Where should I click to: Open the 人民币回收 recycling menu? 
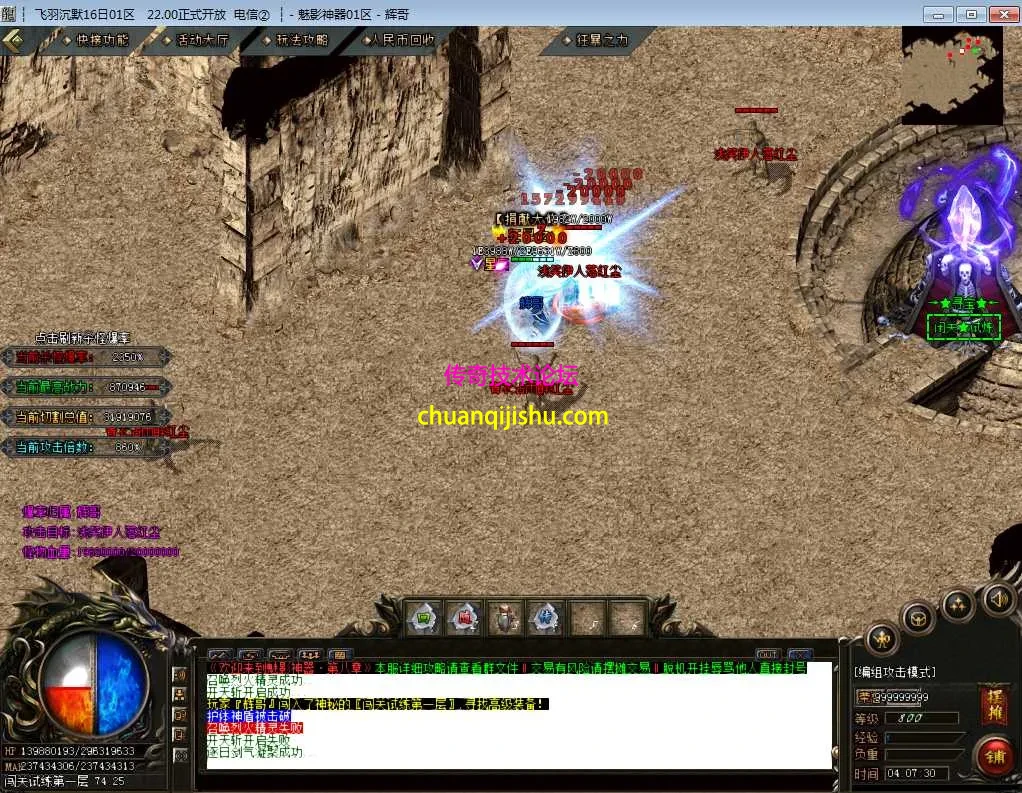401,40
